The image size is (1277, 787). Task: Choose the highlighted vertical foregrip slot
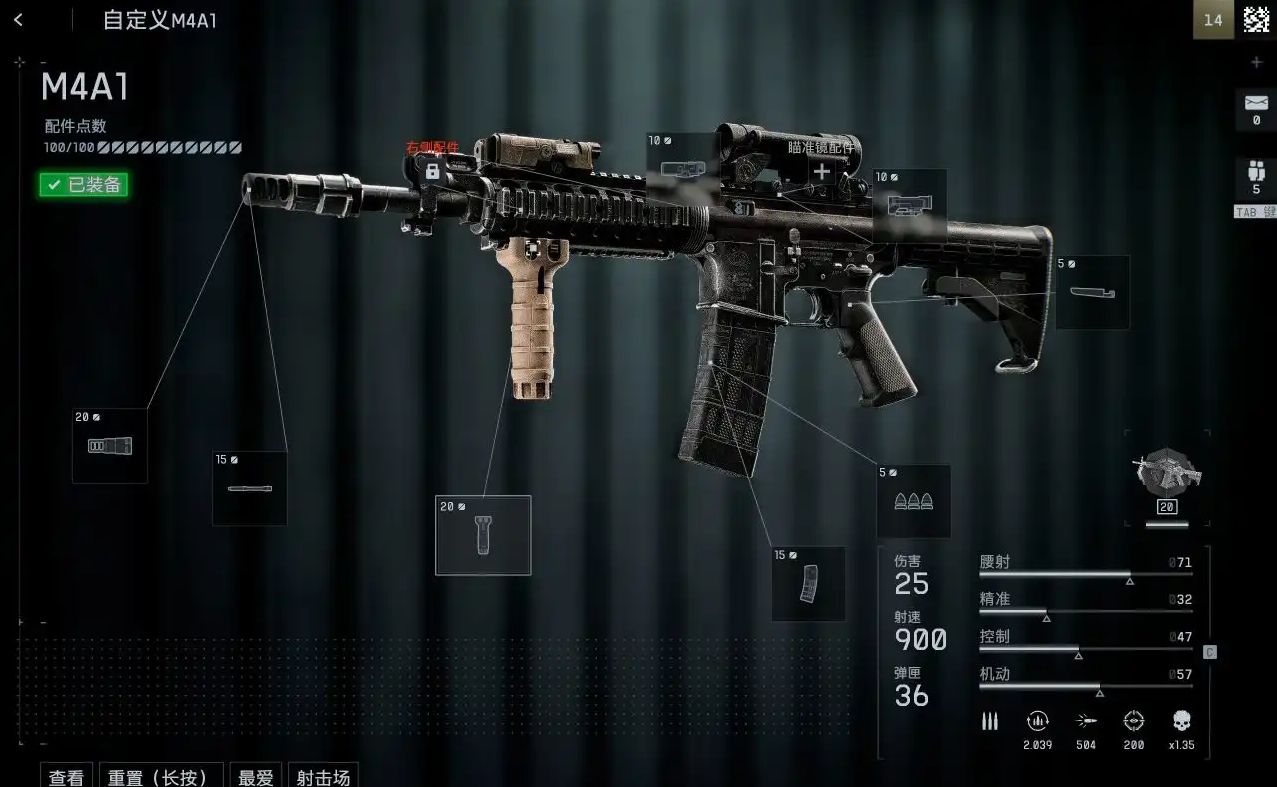click(483, 535)
